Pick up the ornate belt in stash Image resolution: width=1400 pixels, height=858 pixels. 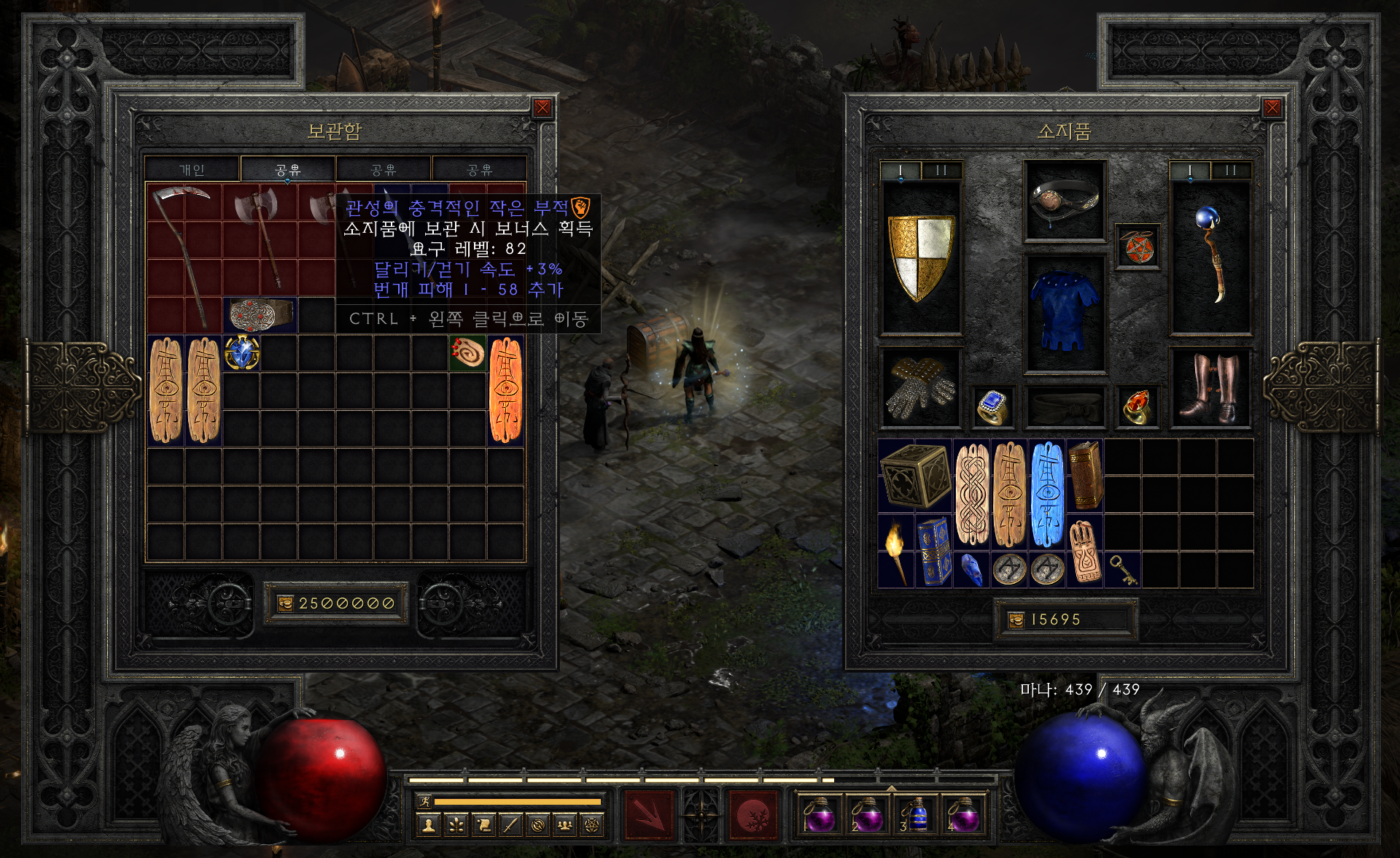pos(260,315)
